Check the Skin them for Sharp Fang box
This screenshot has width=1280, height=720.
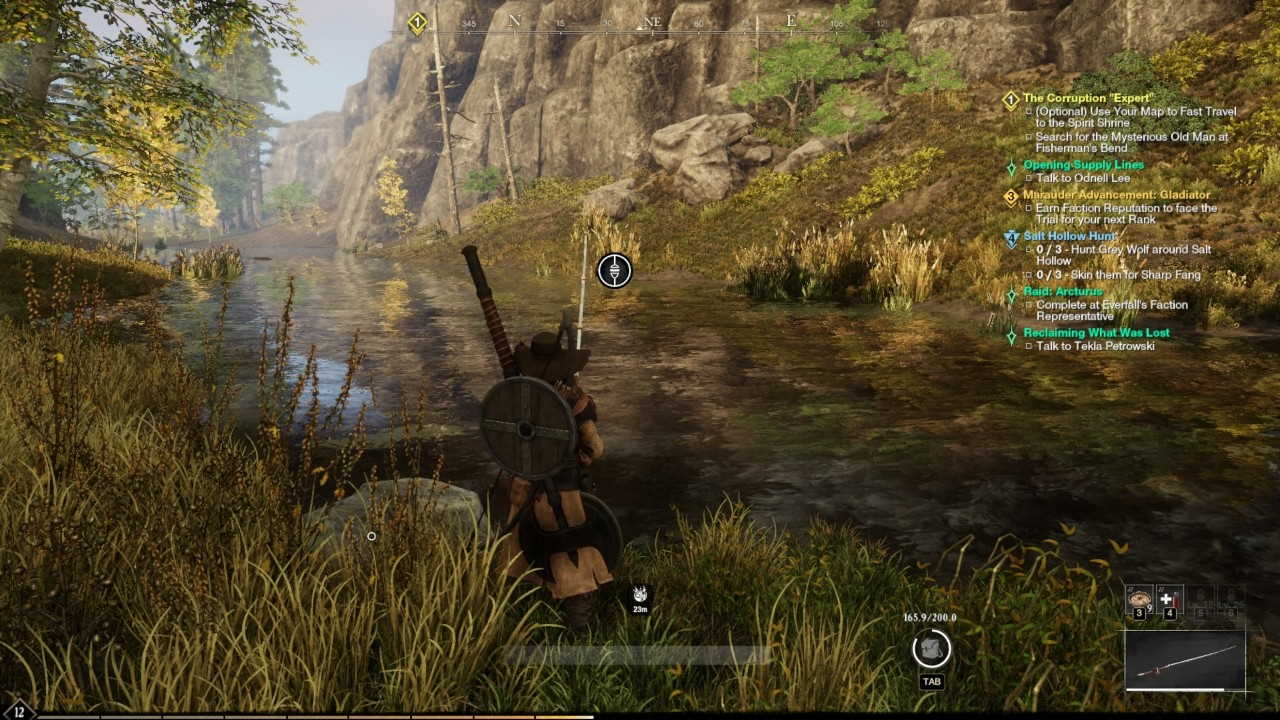coord(1026,275)
